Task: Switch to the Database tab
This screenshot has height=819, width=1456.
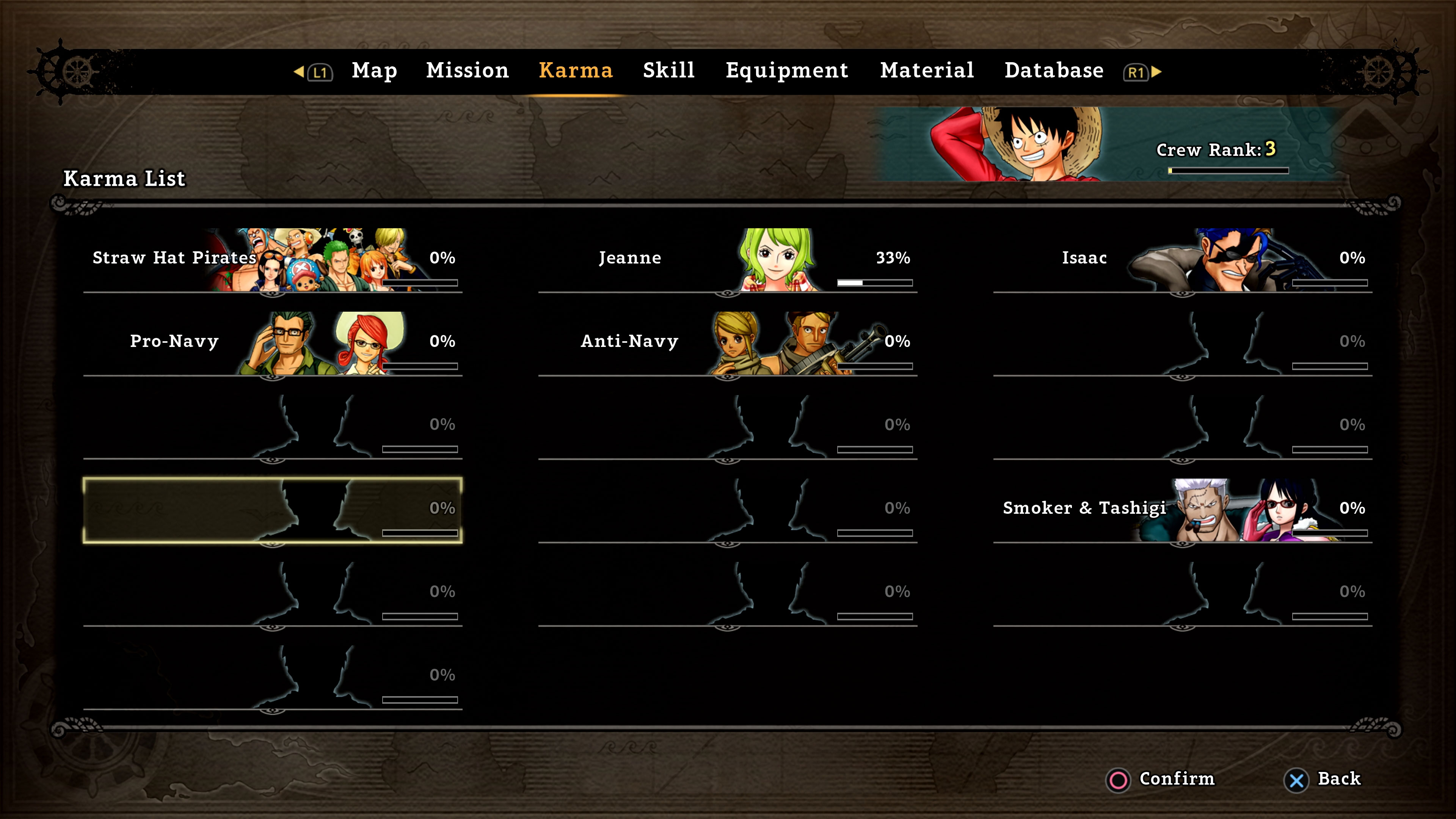Action: [x=1054, y=71]
